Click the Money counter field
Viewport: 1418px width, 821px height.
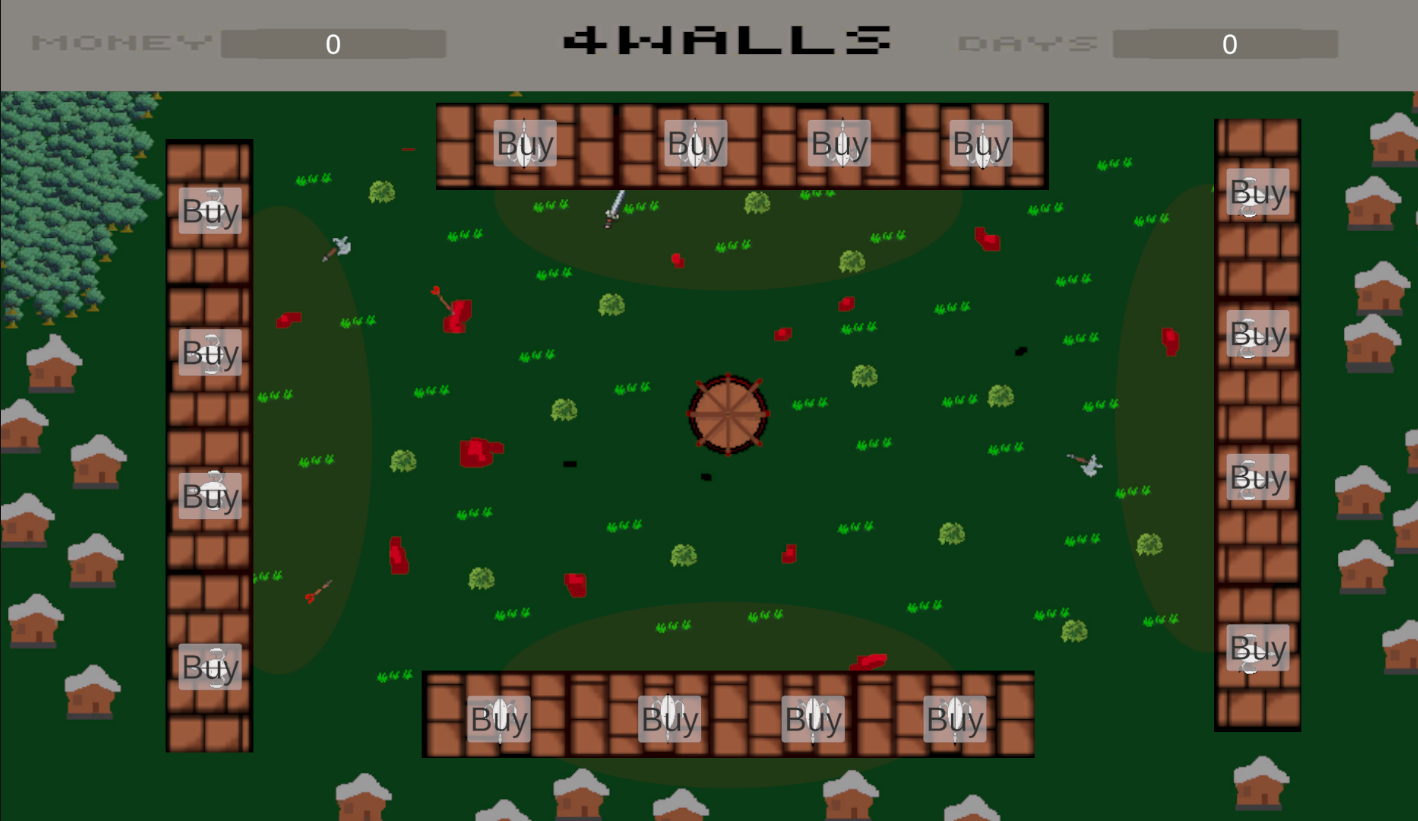(x=334, y=44)
